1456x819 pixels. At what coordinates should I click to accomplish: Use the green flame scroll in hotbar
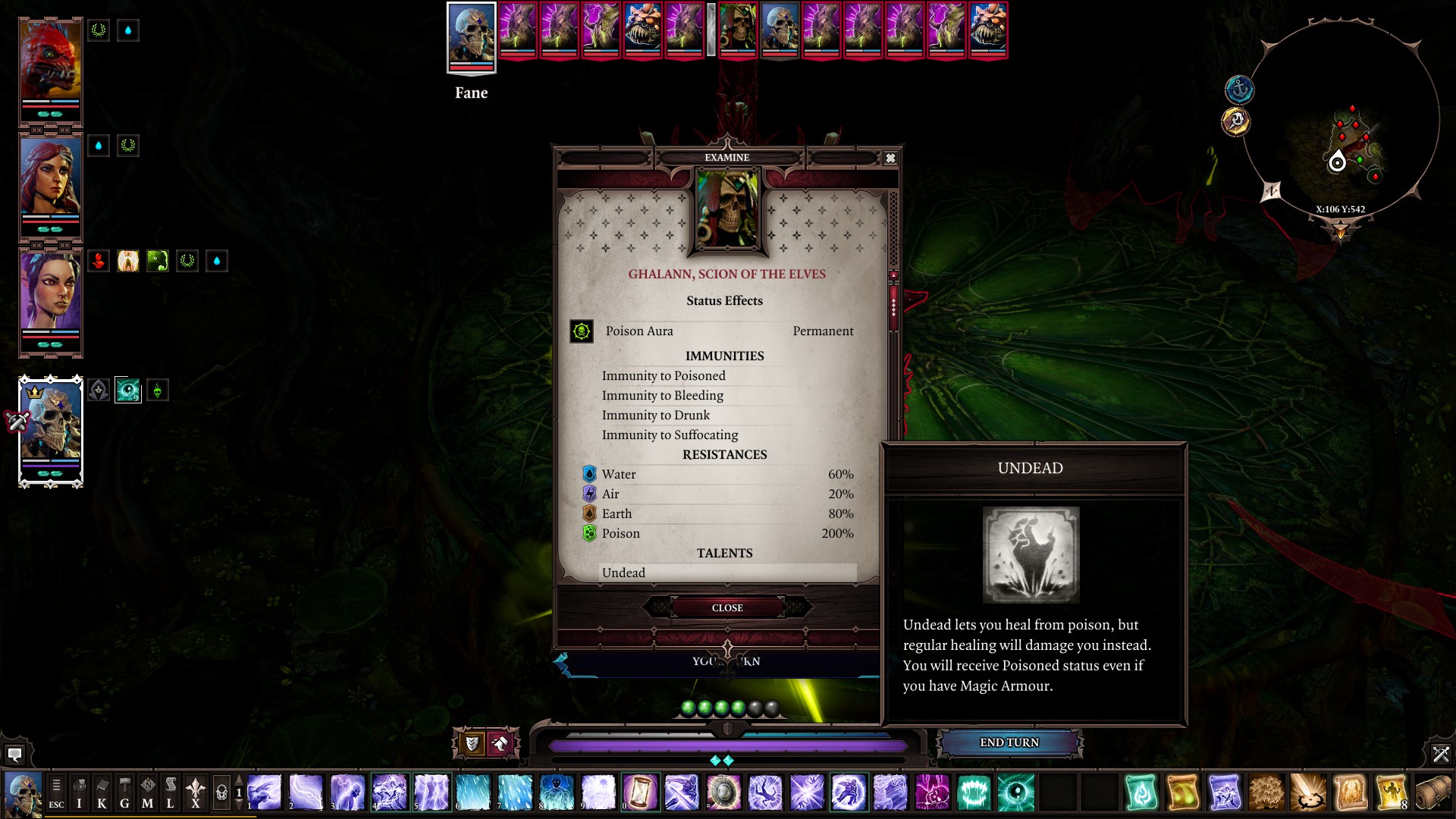click(x=1141, y=792)
